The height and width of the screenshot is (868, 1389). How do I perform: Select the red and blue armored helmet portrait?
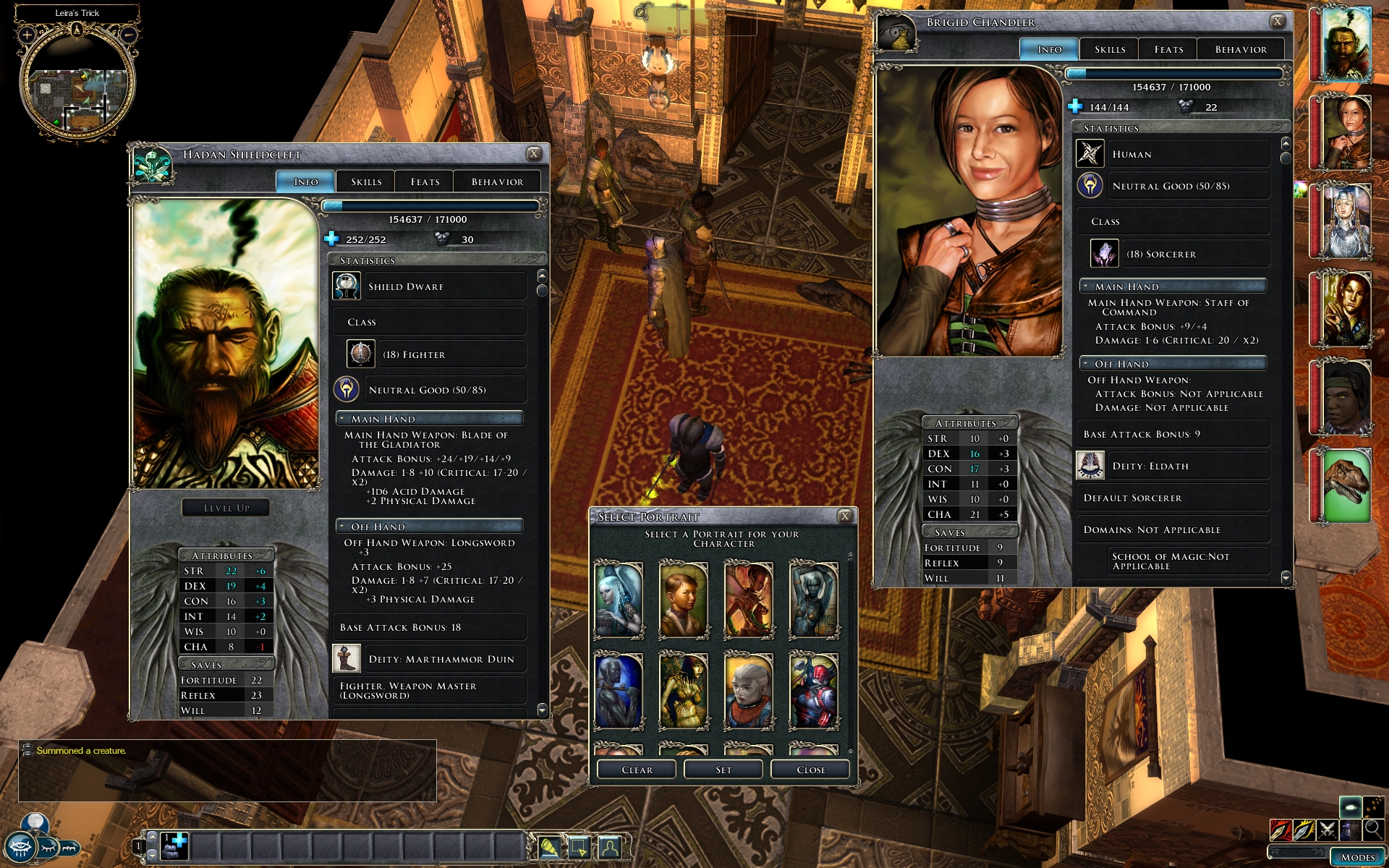(x=814, y=691)
